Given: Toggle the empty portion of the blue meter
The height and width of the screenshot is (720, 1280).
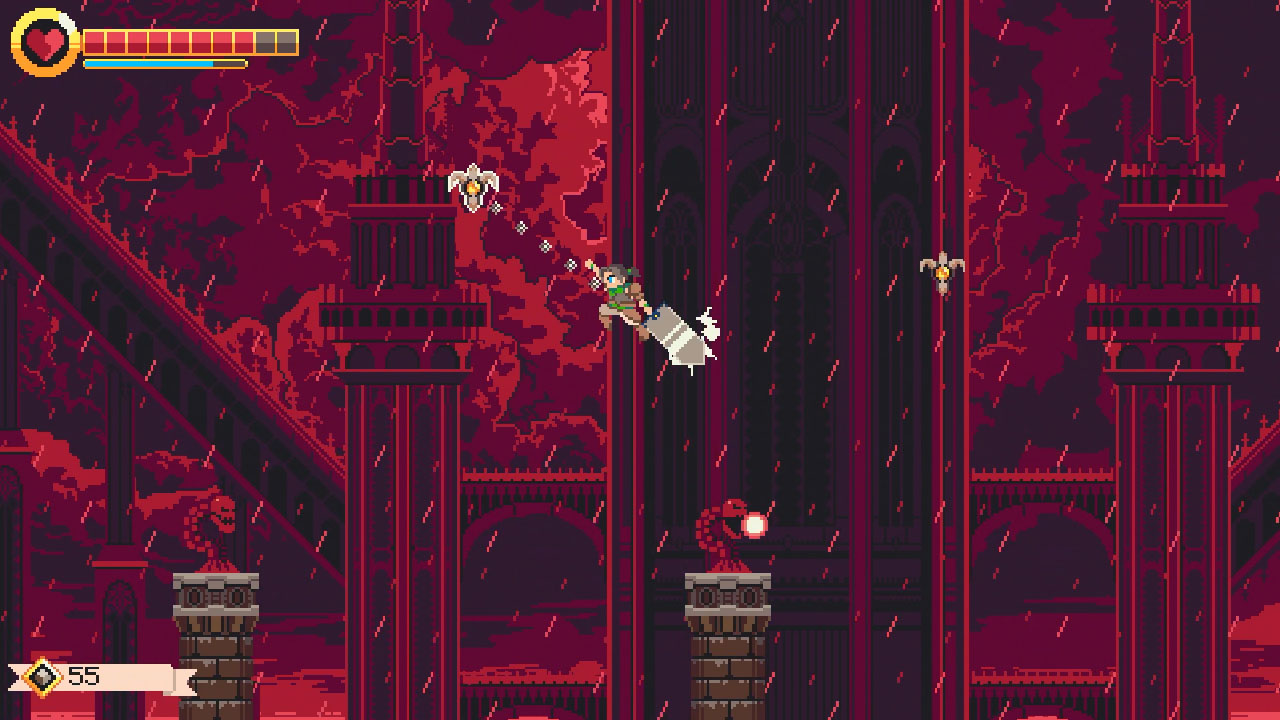Looking at the screenshot, I should pos(230,63).
